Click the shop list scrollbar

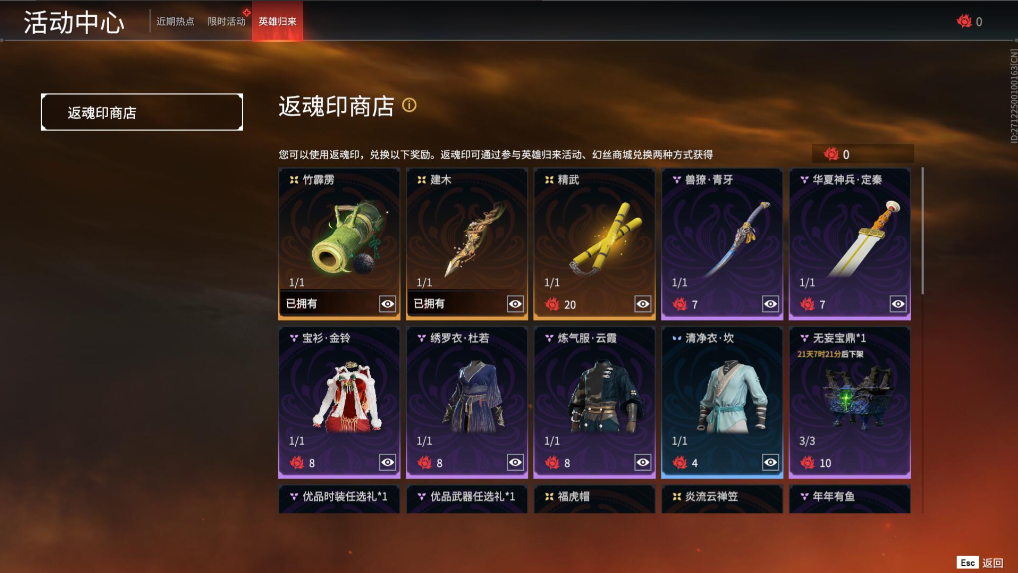point(922,230)
